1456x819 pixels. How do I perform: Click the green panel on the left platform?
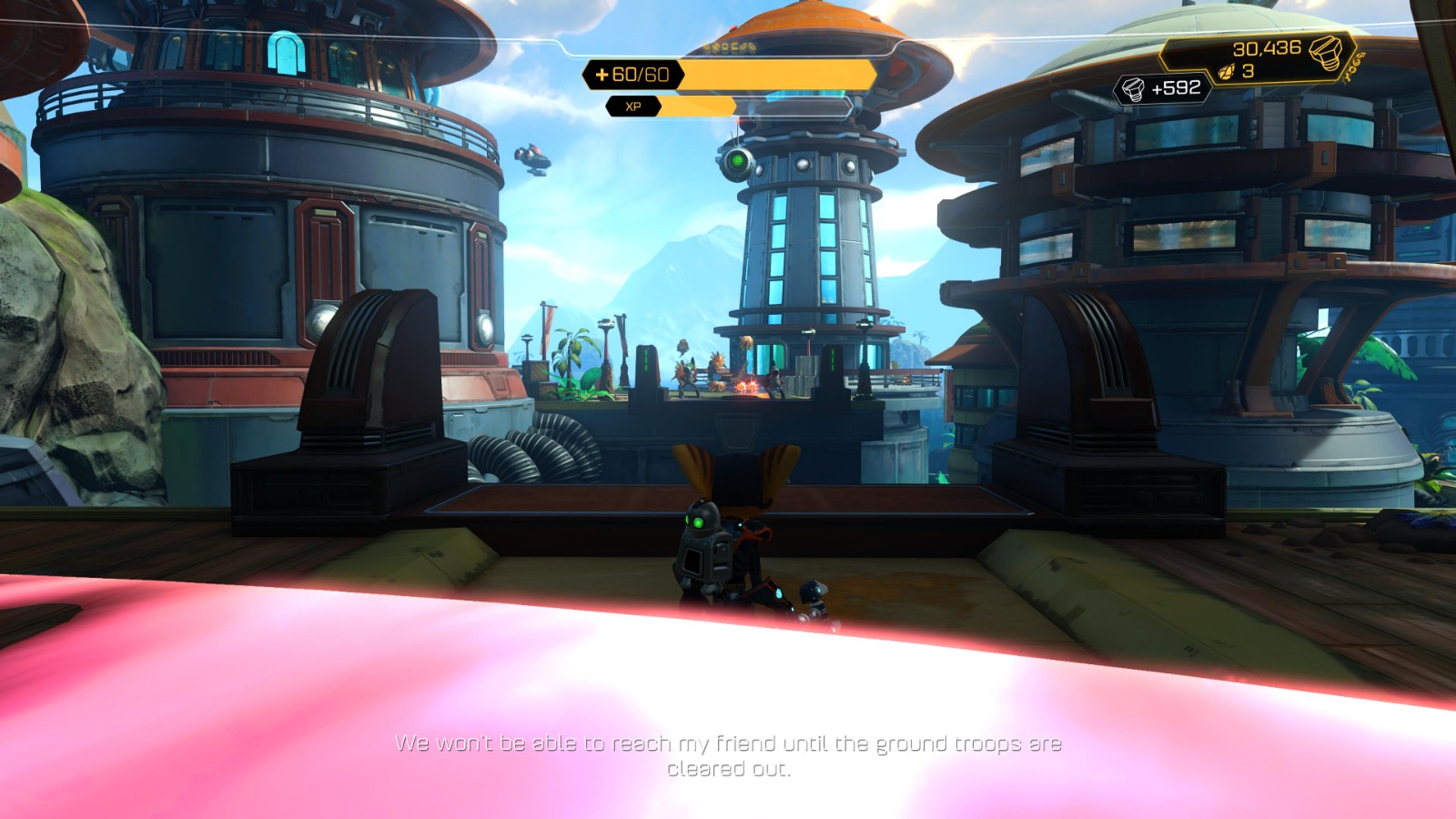coord(646,361)
